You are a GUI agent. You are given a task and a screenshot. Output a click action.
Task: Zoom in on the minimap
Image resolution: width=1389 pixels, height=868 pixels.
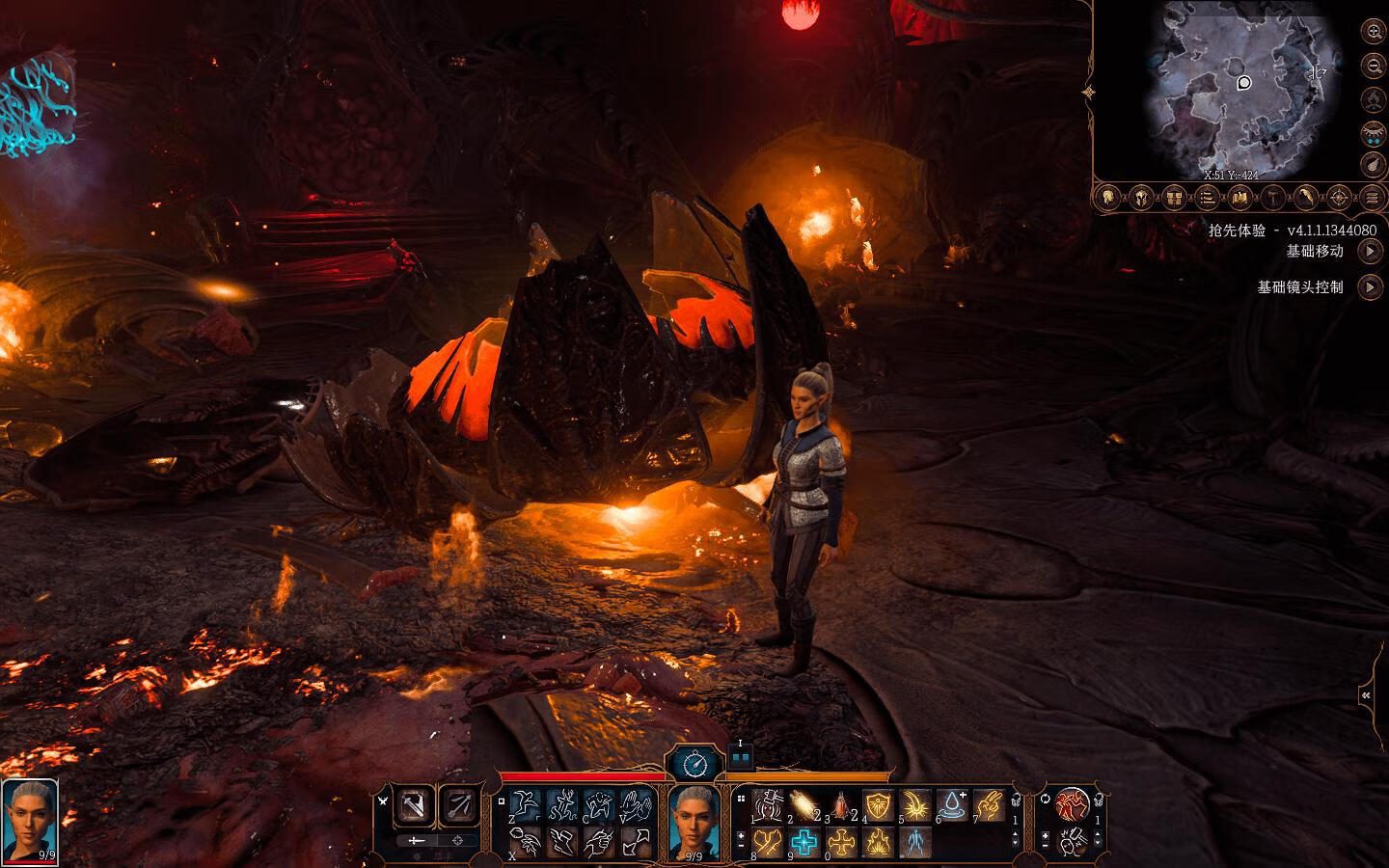pos(1374,31)
